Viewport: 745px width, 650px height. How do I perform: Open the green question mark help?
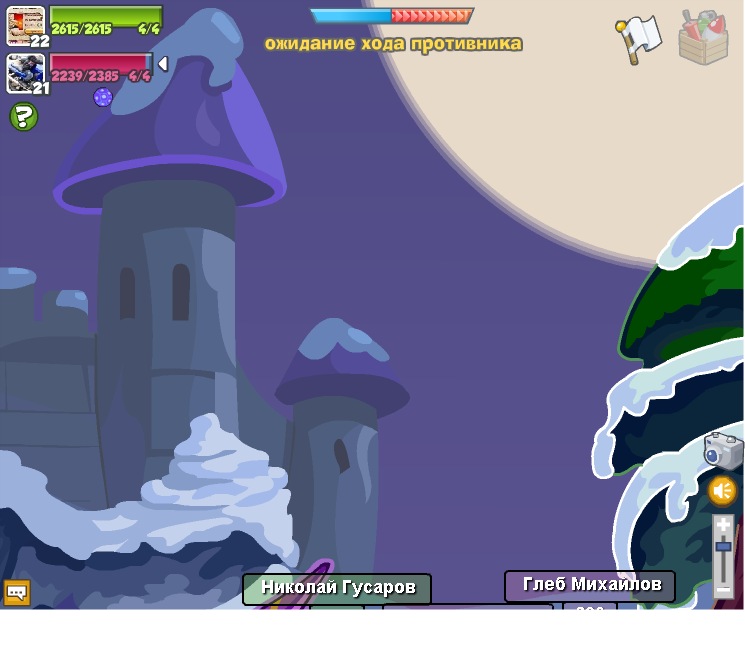click(x=23, y=117)
